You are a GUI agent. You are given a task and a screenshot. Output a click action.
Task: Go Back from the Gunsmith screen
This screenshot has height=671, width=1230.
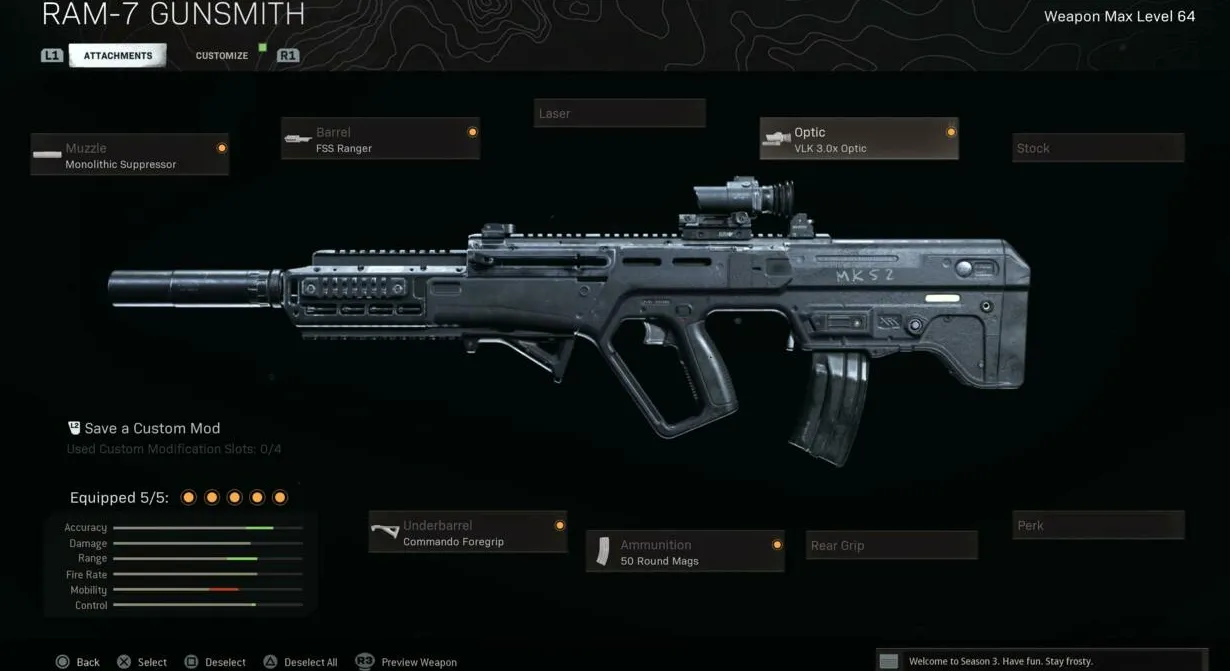[x=78, y=662]
